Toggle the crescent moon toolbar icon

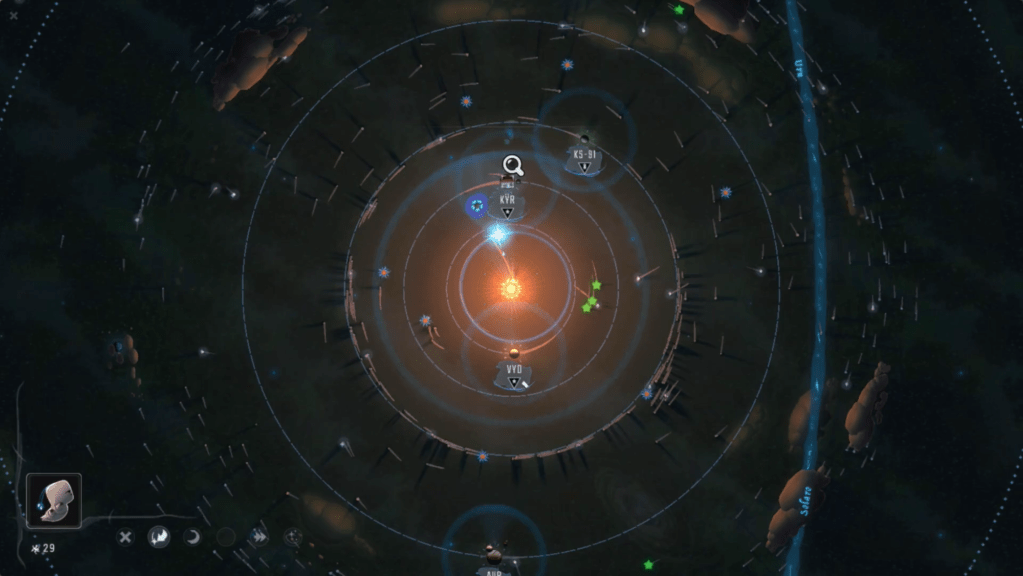click(192, 537)
